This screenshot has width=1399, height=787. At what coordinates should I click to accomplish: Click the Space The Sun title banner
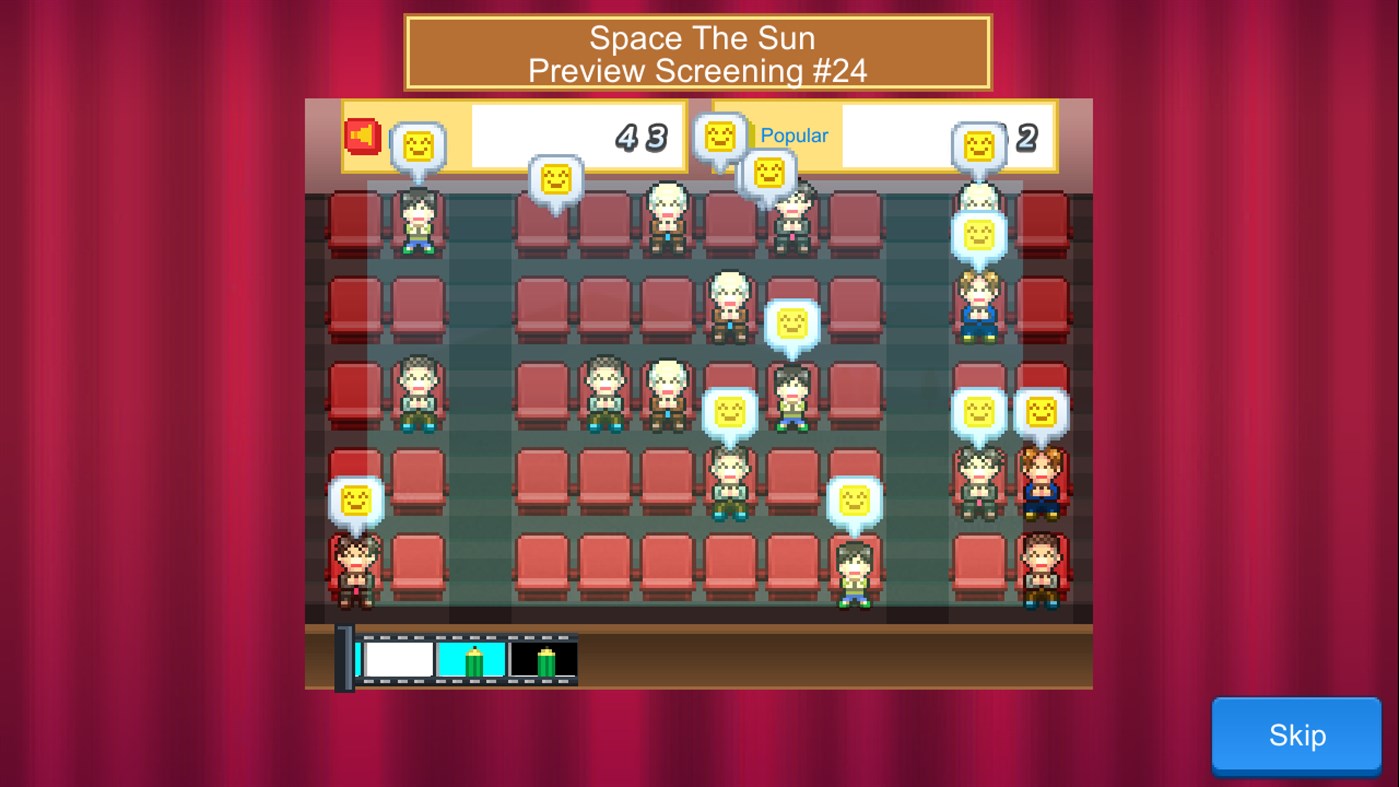tap(697, 52)
